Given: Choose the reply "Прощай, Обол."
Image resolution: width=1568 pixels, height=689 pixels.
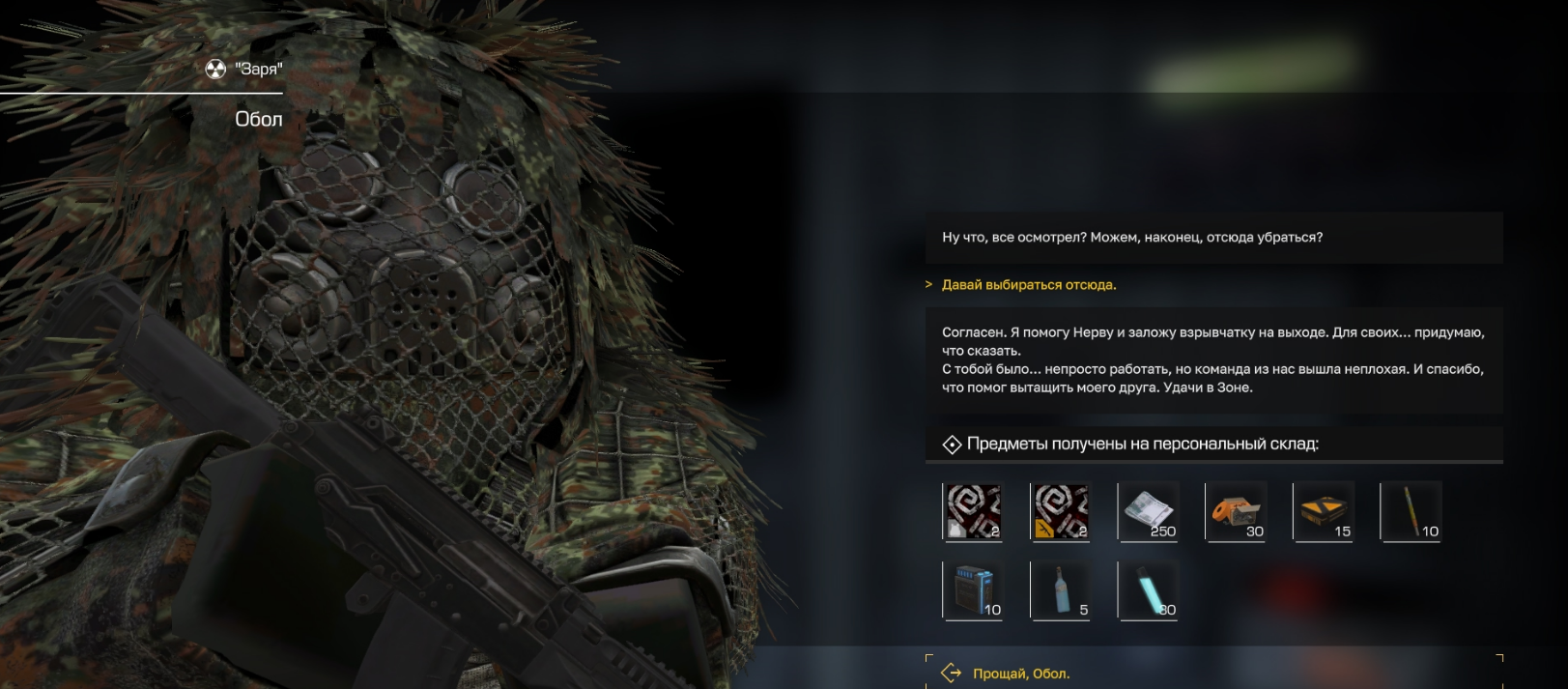Looking at the screenshot, I should pos(1021,674).
